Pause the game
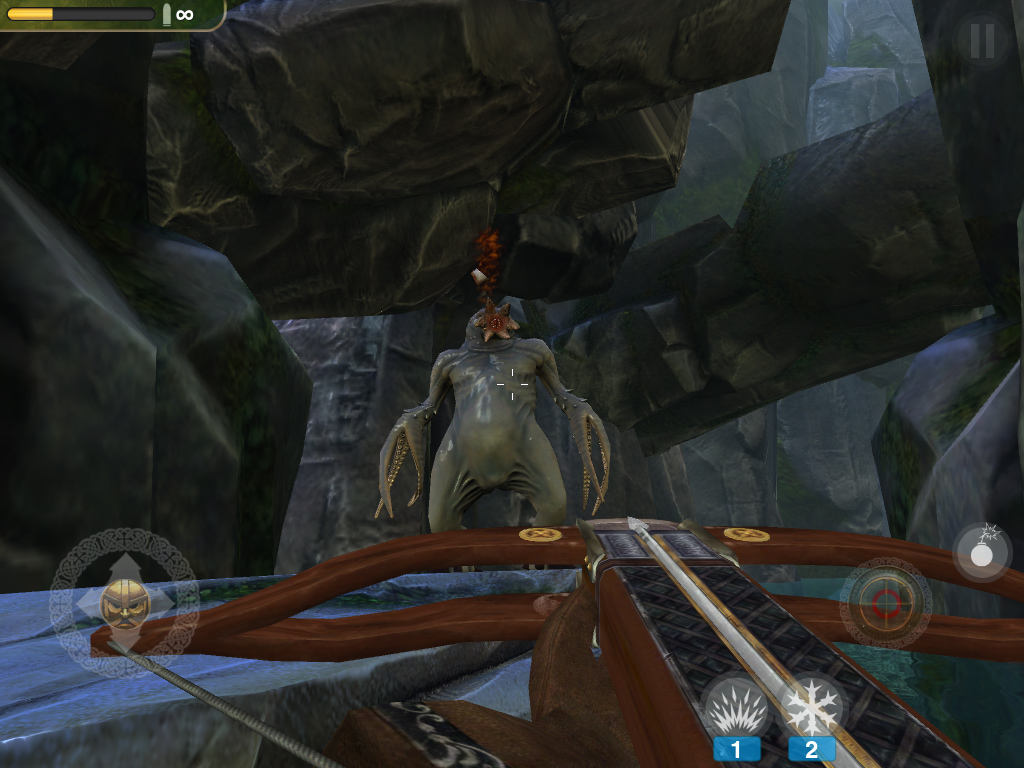The width and height of the screenshot is (1024, 768). click(x=982, y=40)
